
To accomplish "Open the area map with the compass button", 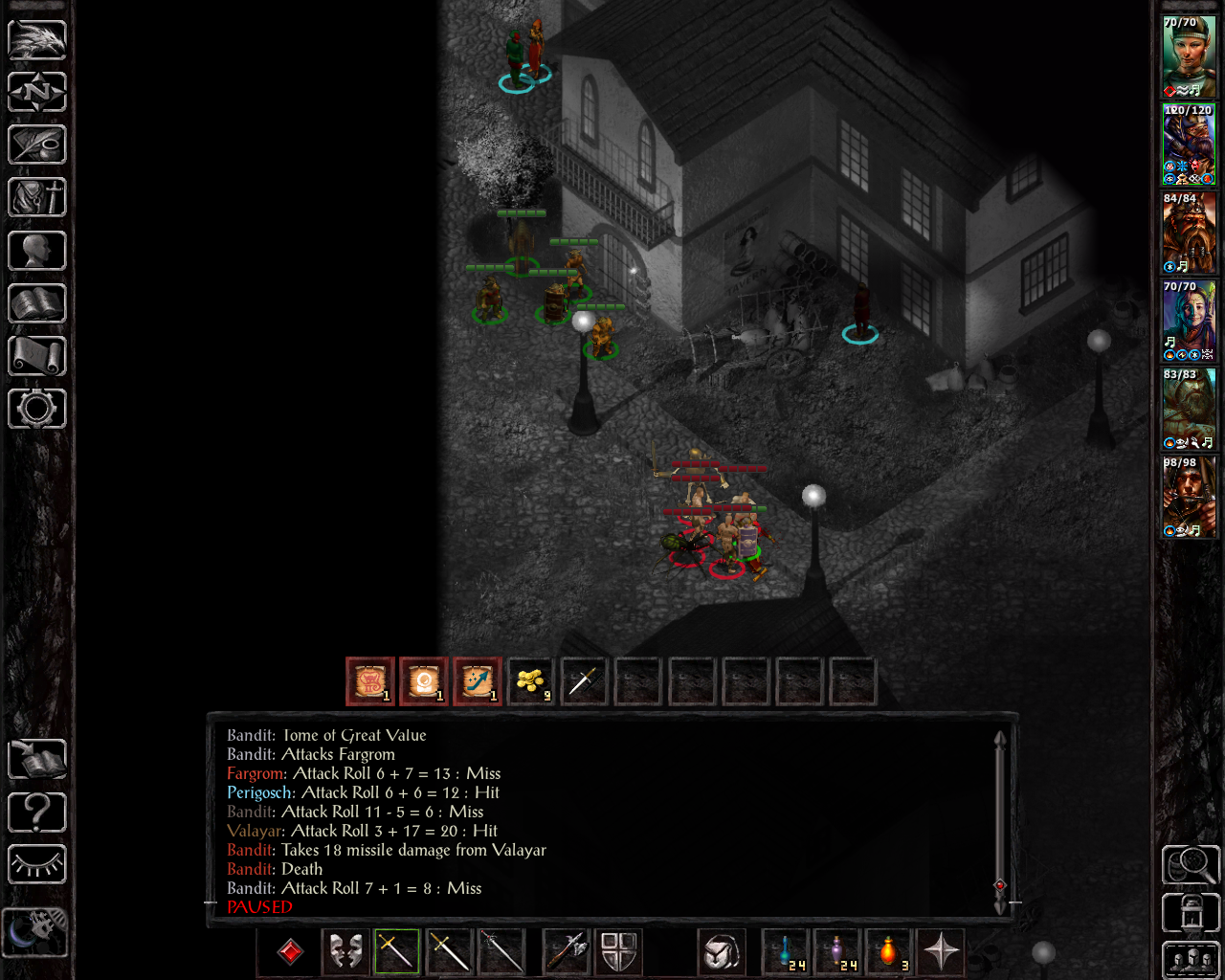I will pyautogui.click(x=37, y=93).
